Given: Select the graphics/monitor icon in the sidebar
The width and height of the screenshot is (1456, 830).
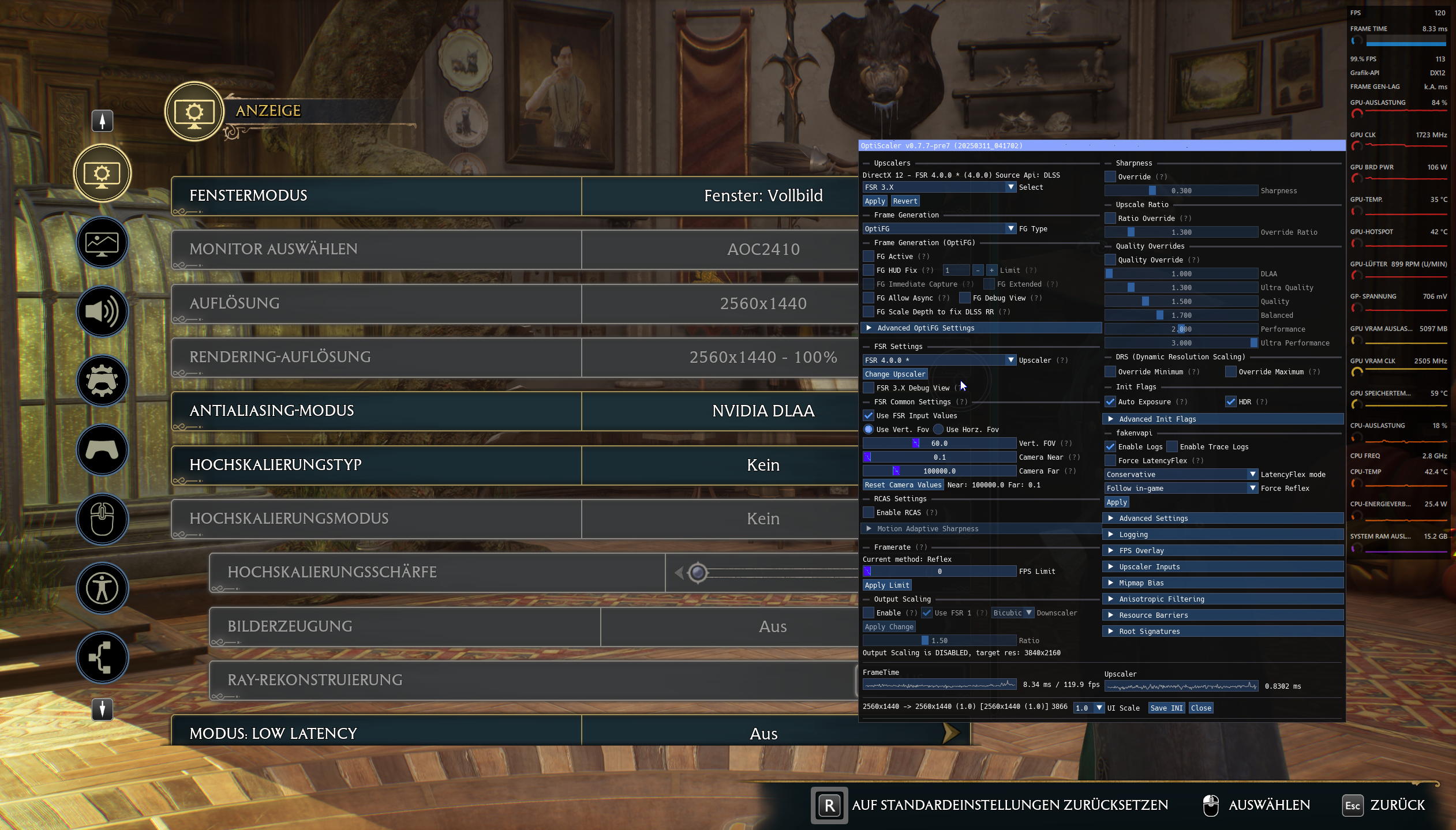Looking at the screenshot, I should [102, 242].
